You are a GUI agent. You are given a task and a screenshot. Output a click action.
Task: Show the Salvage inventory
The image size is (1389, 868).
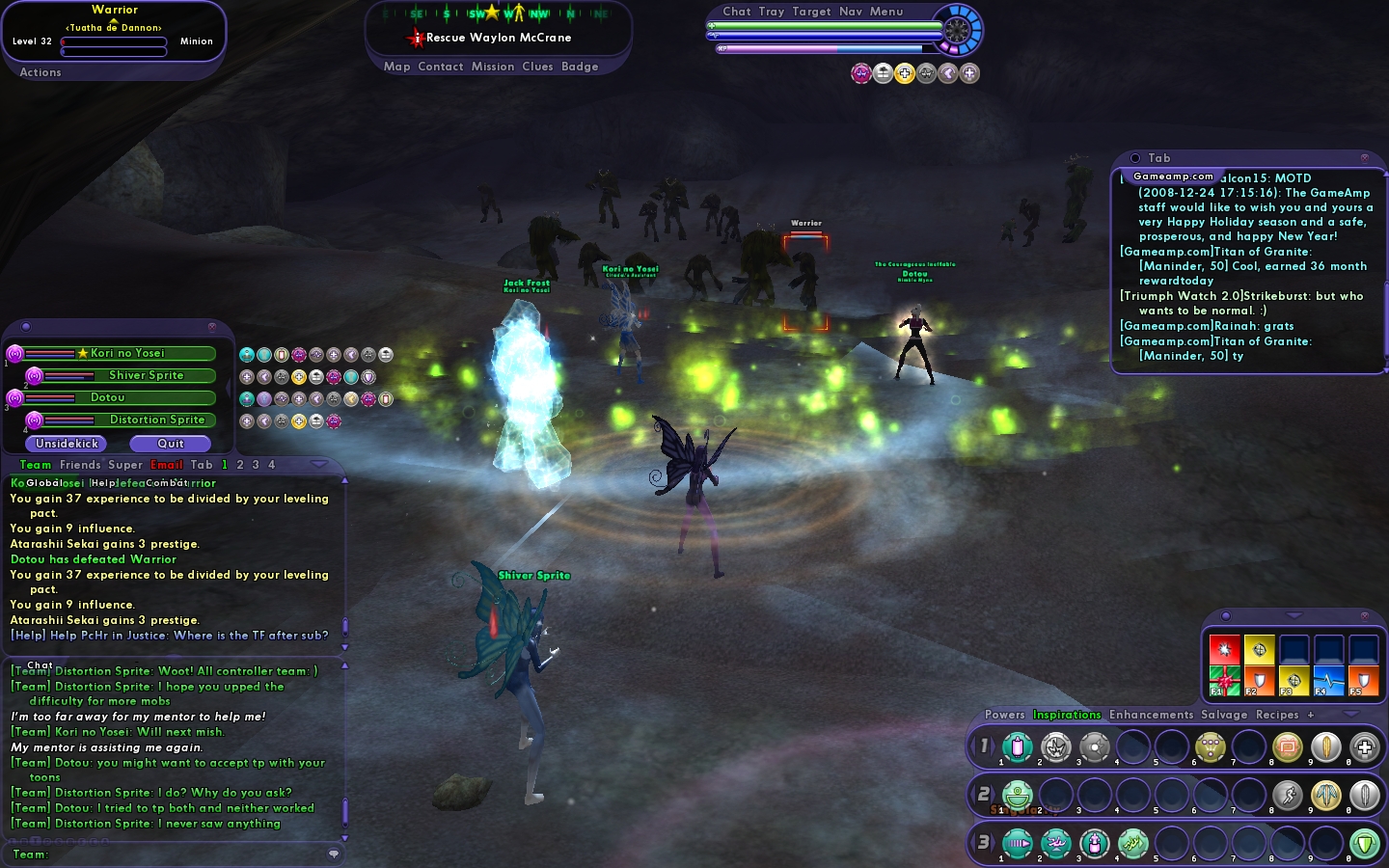pyautogui.click(x=1224, y=715)
